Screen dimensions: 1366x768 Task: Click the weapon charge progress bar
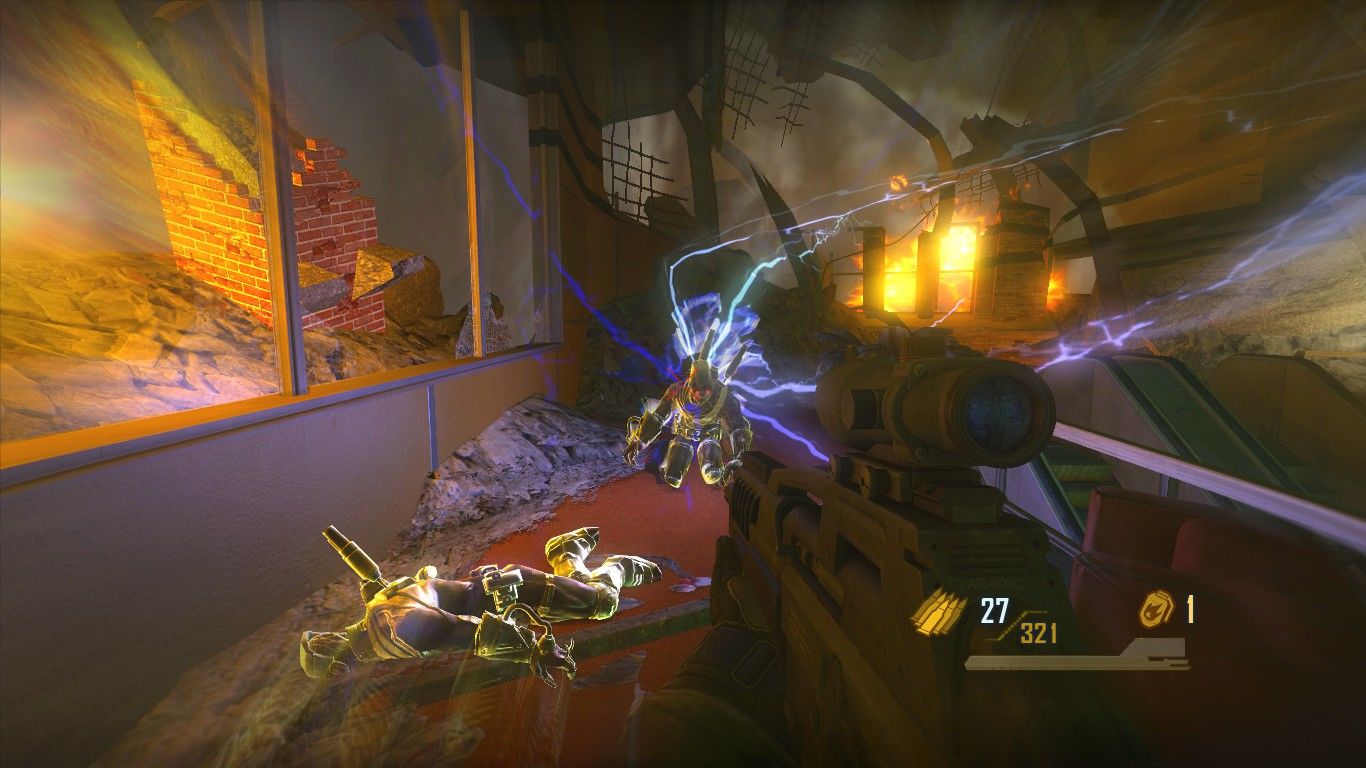click(x=1060, y=662)
